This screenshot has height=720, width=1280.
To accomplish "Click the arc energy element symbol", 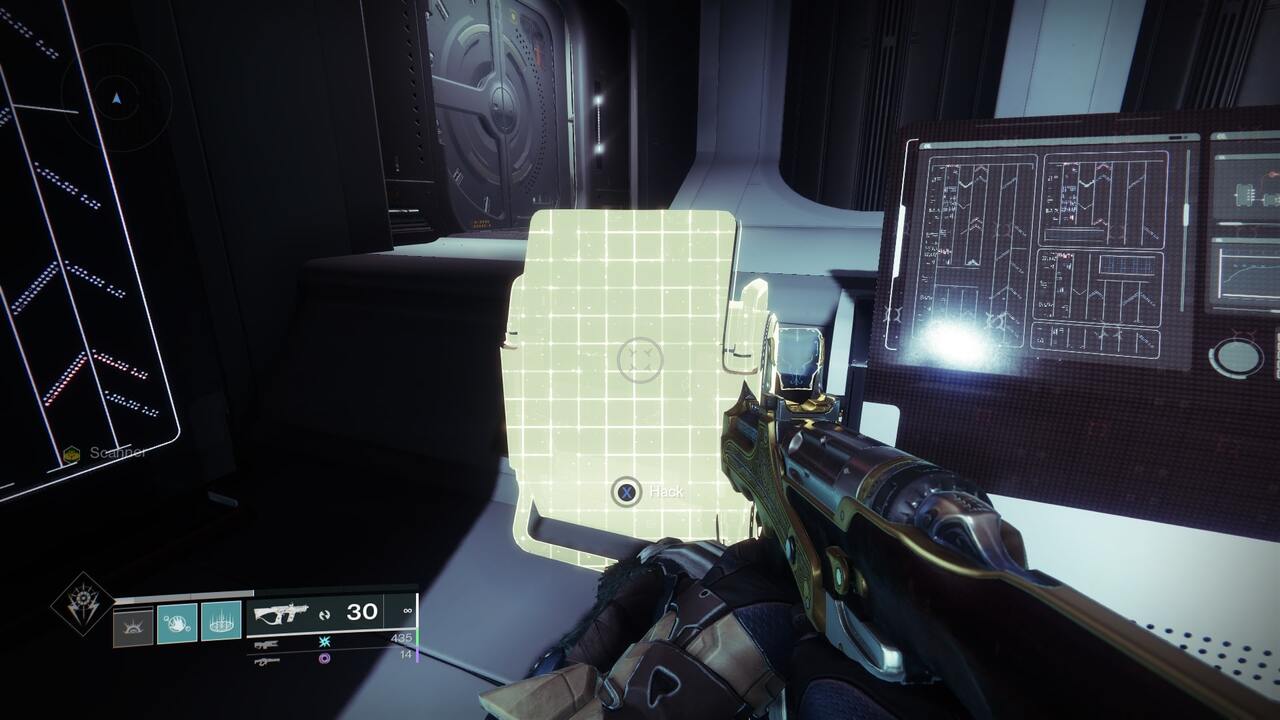I will click(x=324, y=642).
